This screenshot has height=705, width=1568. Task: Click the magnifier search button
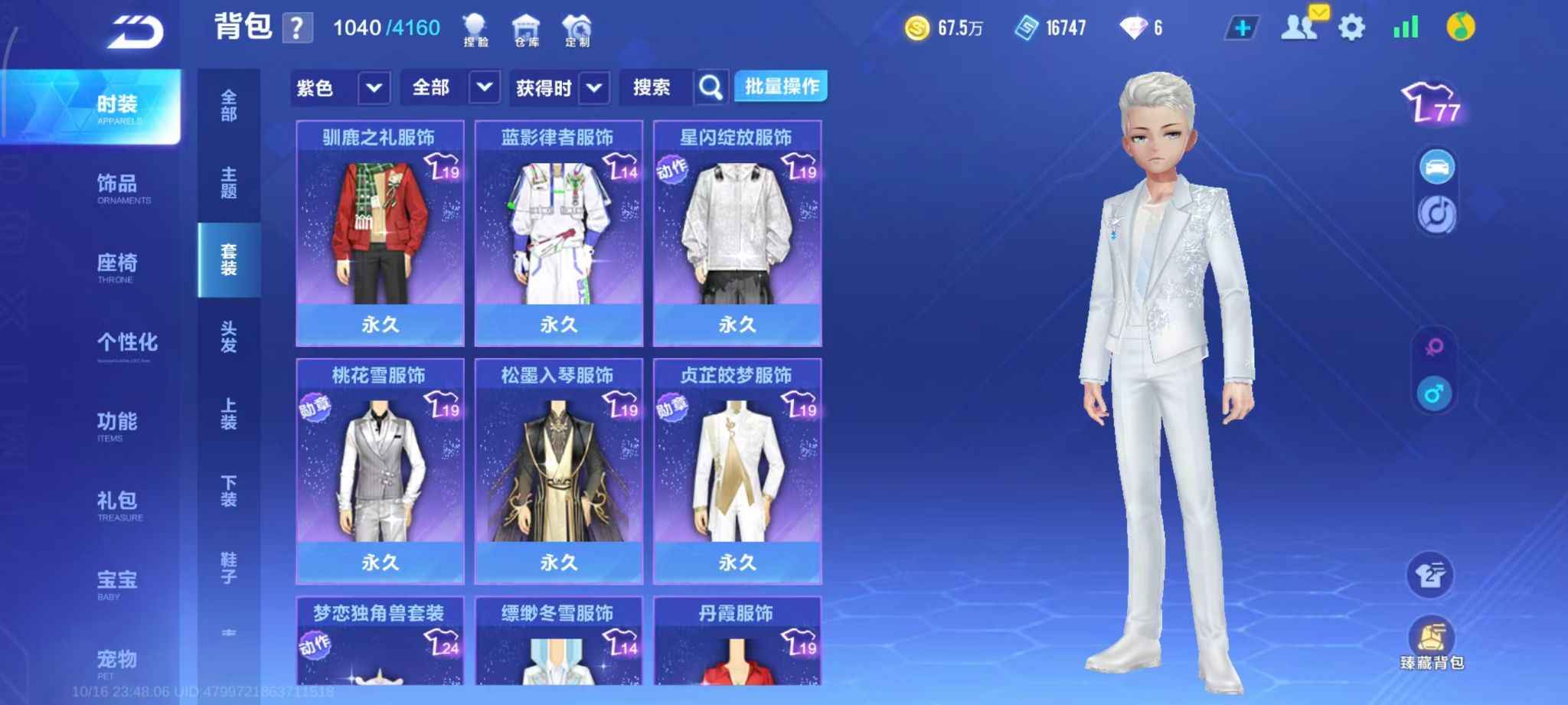coord(710,88)
